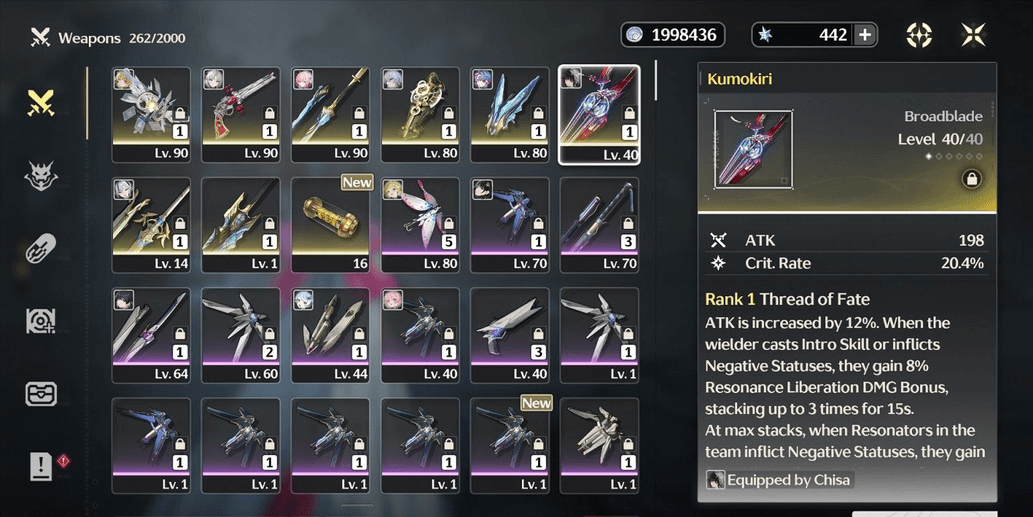
Task: Choose the golden tube item marked 16
Action: click(x=330, y=225)
